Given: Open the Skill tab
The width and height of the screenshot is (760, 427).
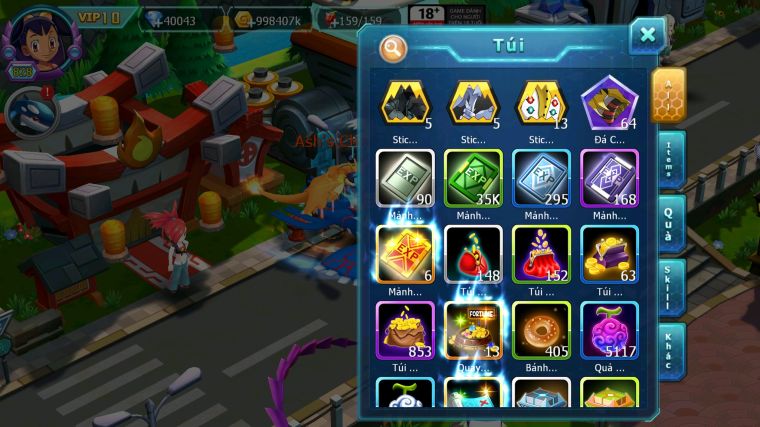Looking at the screenshot, I should (x=671, y=285).
